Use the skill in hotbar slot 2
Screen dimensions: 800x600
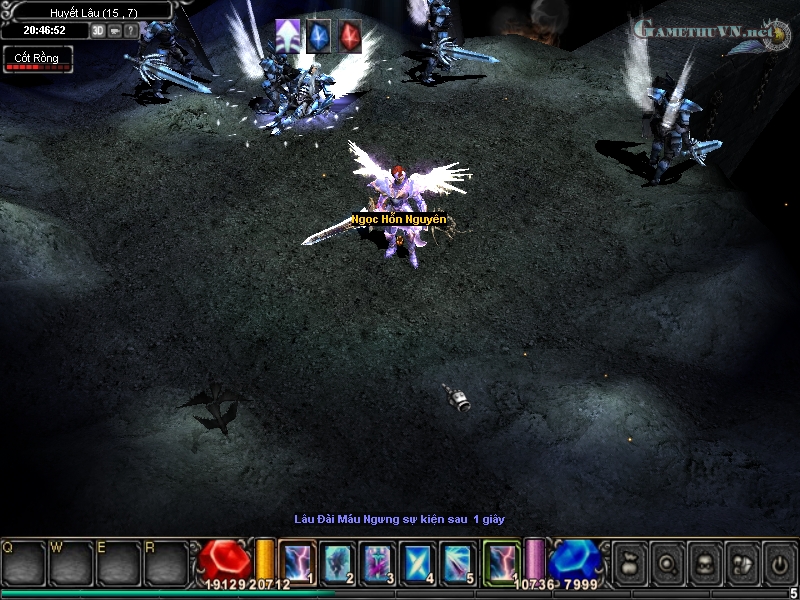point(338,562)
